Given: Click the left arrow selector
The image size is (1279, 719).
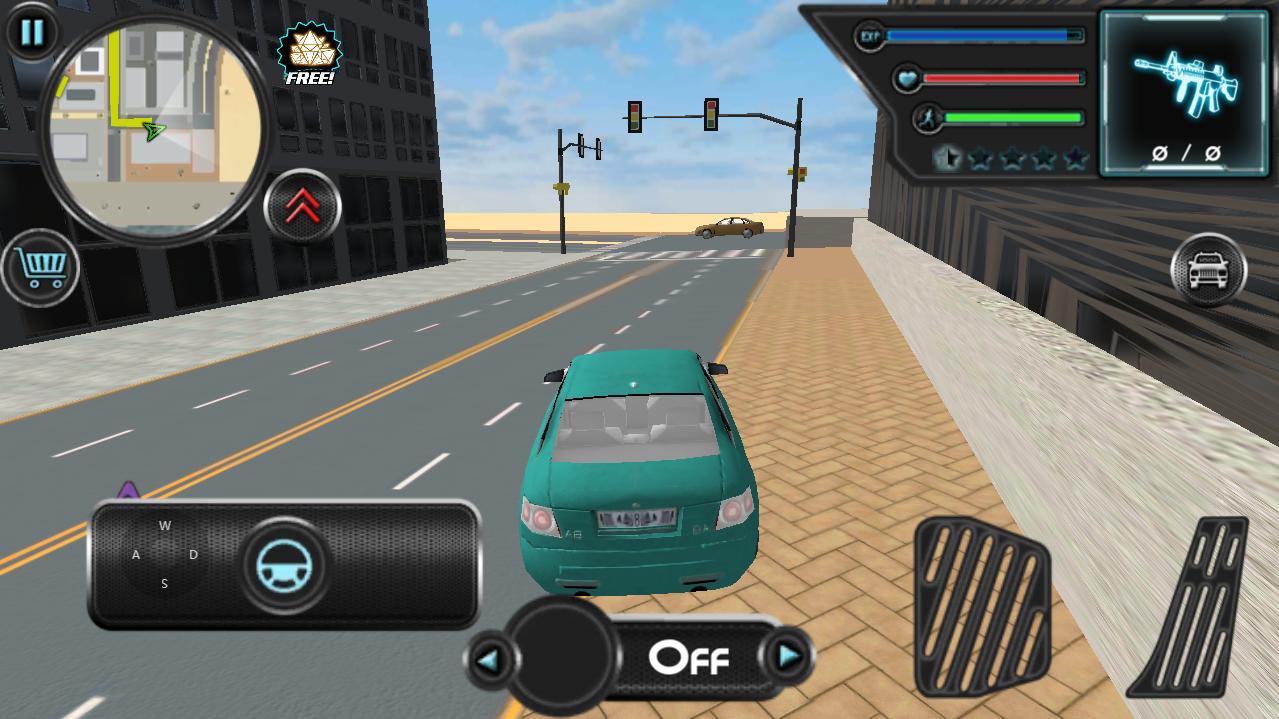Looking at the screenshot, I should (490, 659).
